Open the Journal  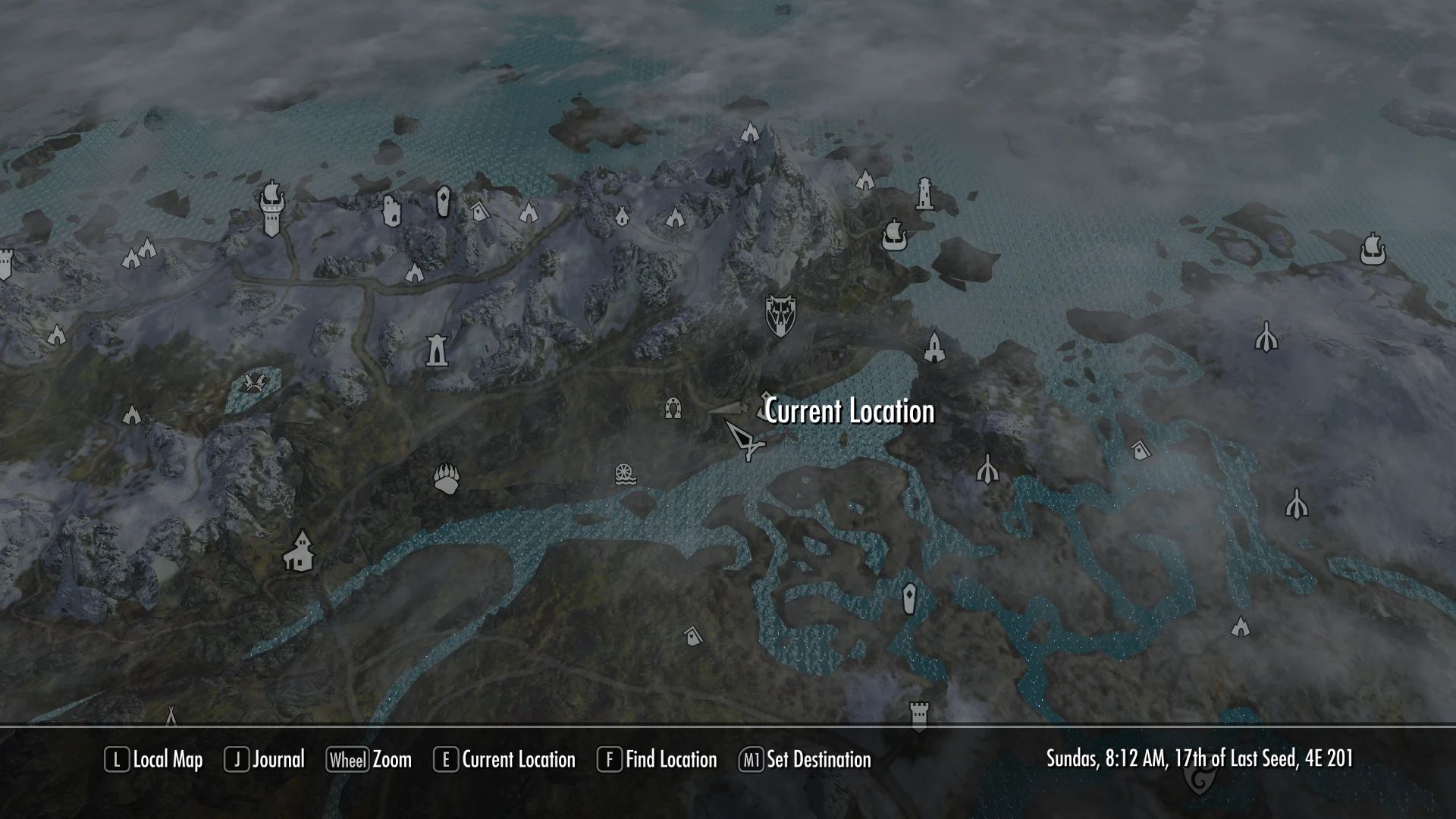click(277, 759)
